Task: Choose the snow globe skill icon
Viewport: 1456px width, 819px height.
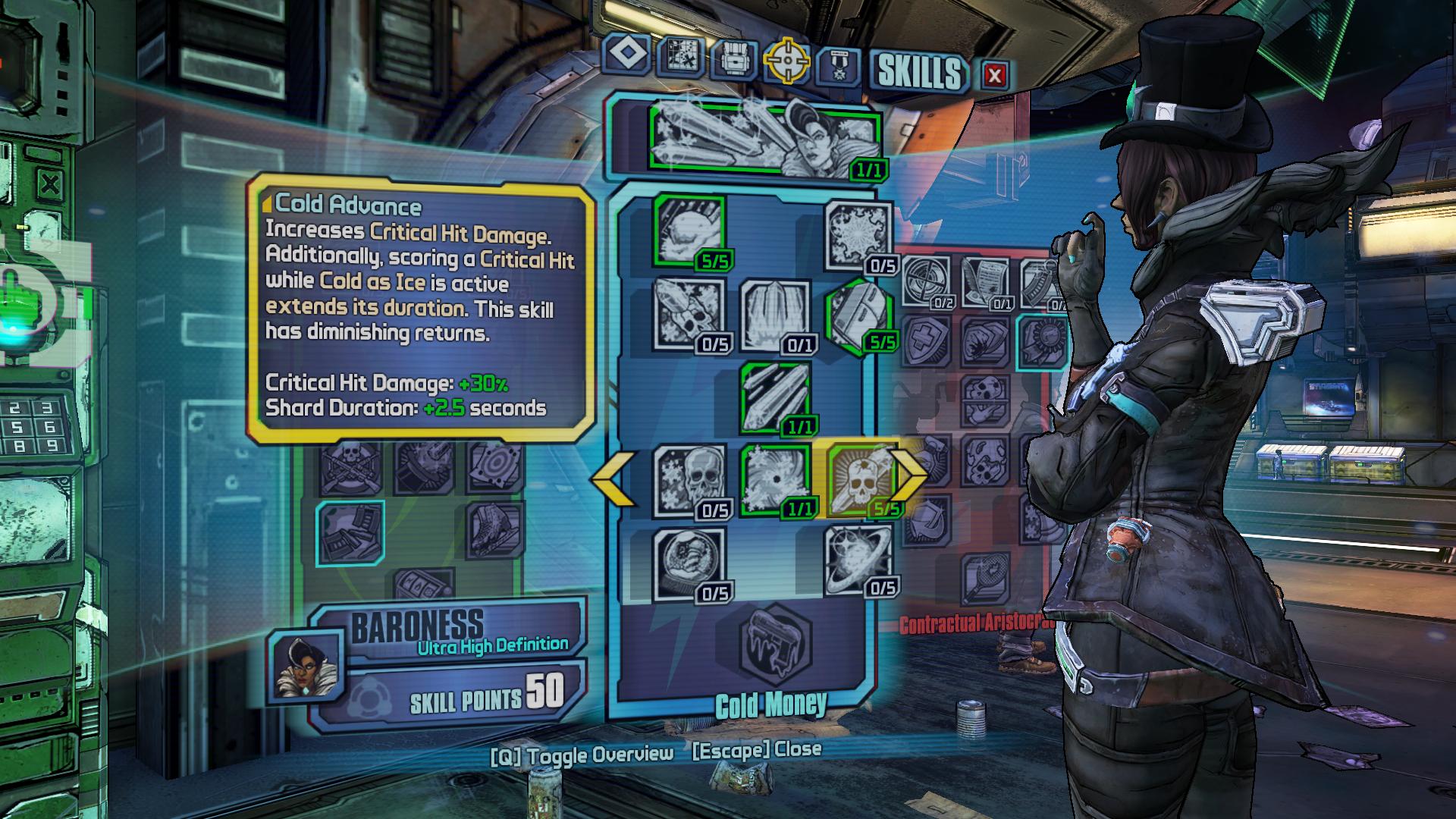Action: pyautogui.click(x=689, y=563)
